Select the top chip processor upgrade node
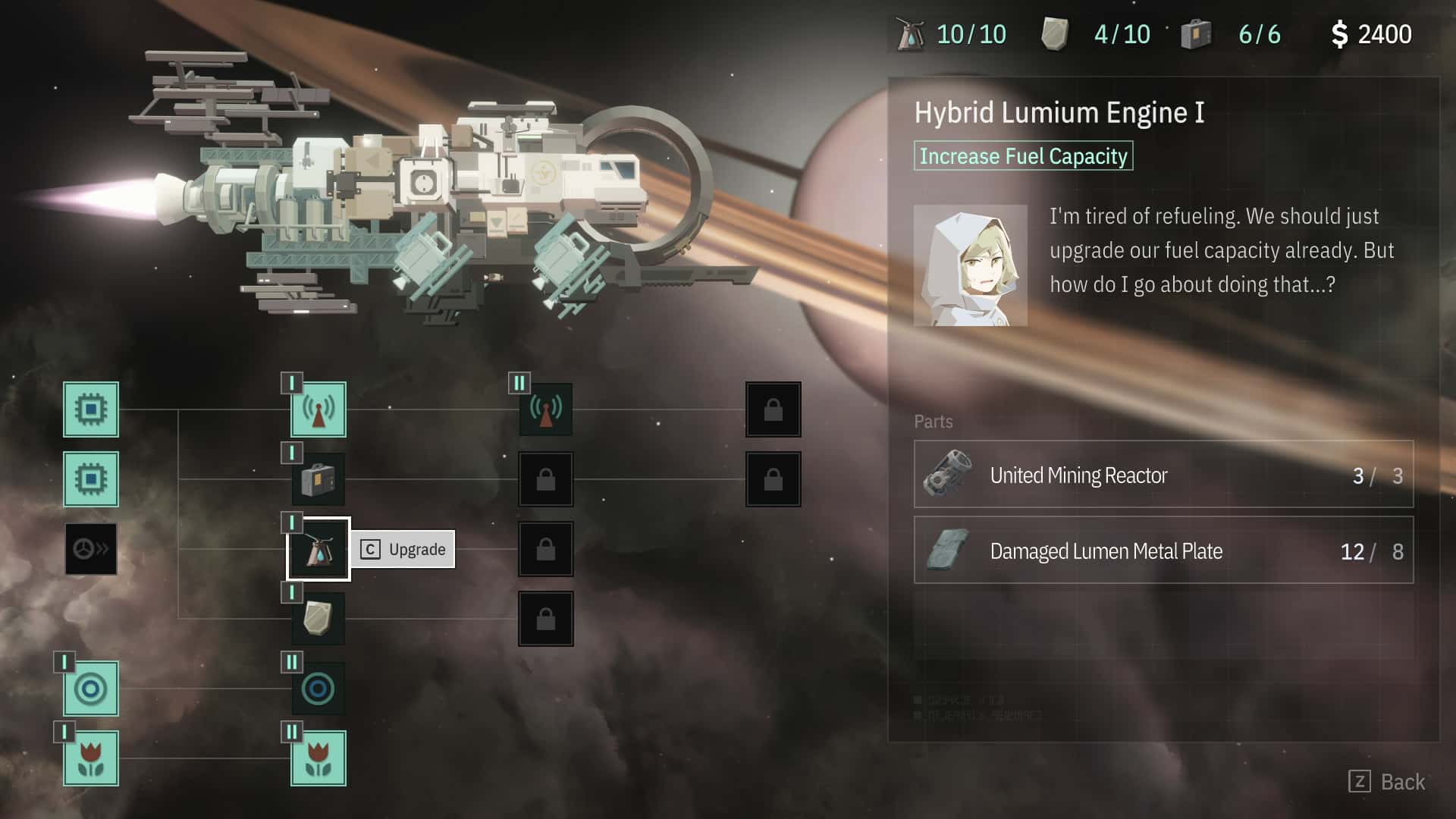 click(91, 410)
